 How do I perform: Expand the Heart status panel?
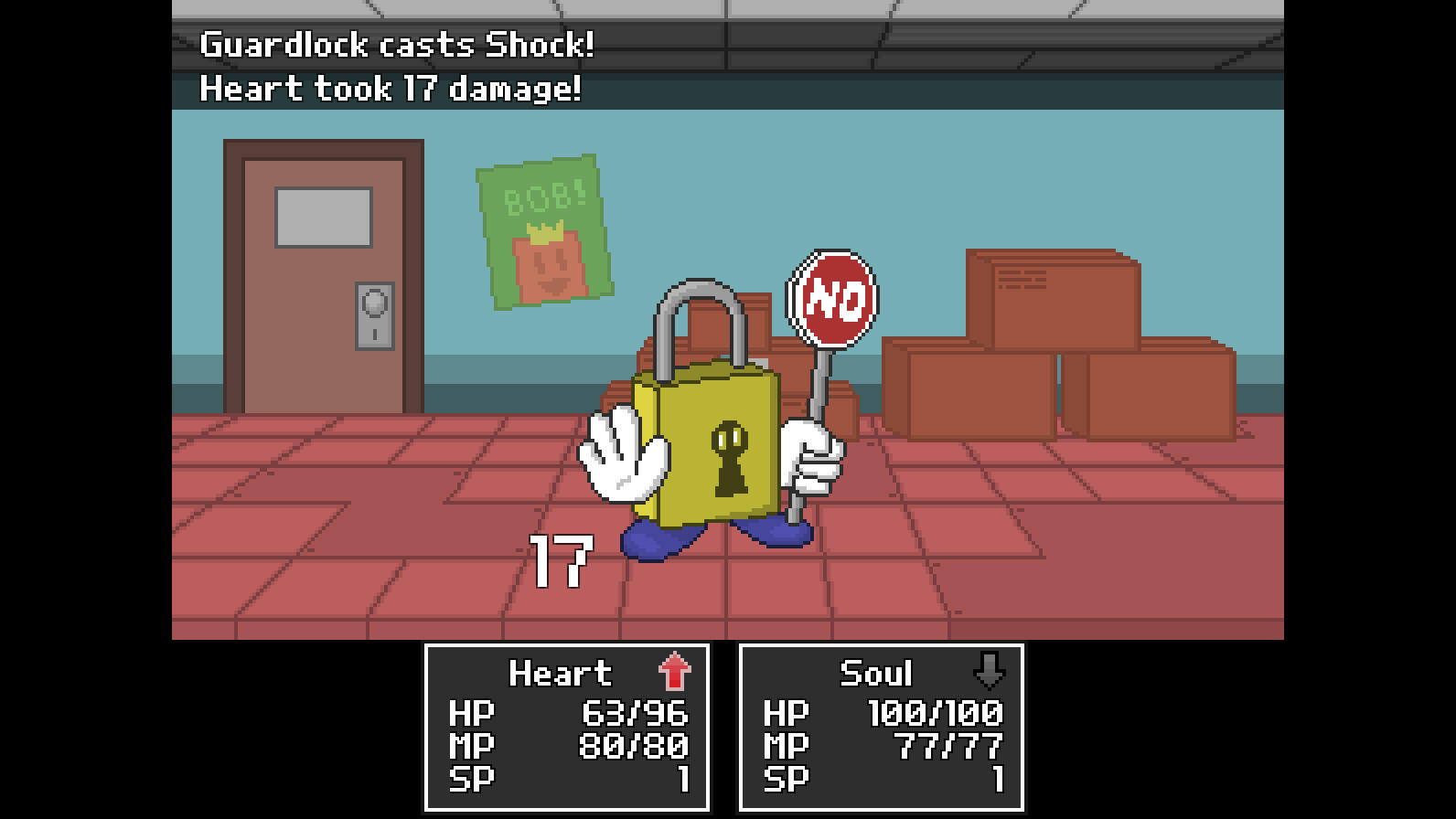(567, 727)
